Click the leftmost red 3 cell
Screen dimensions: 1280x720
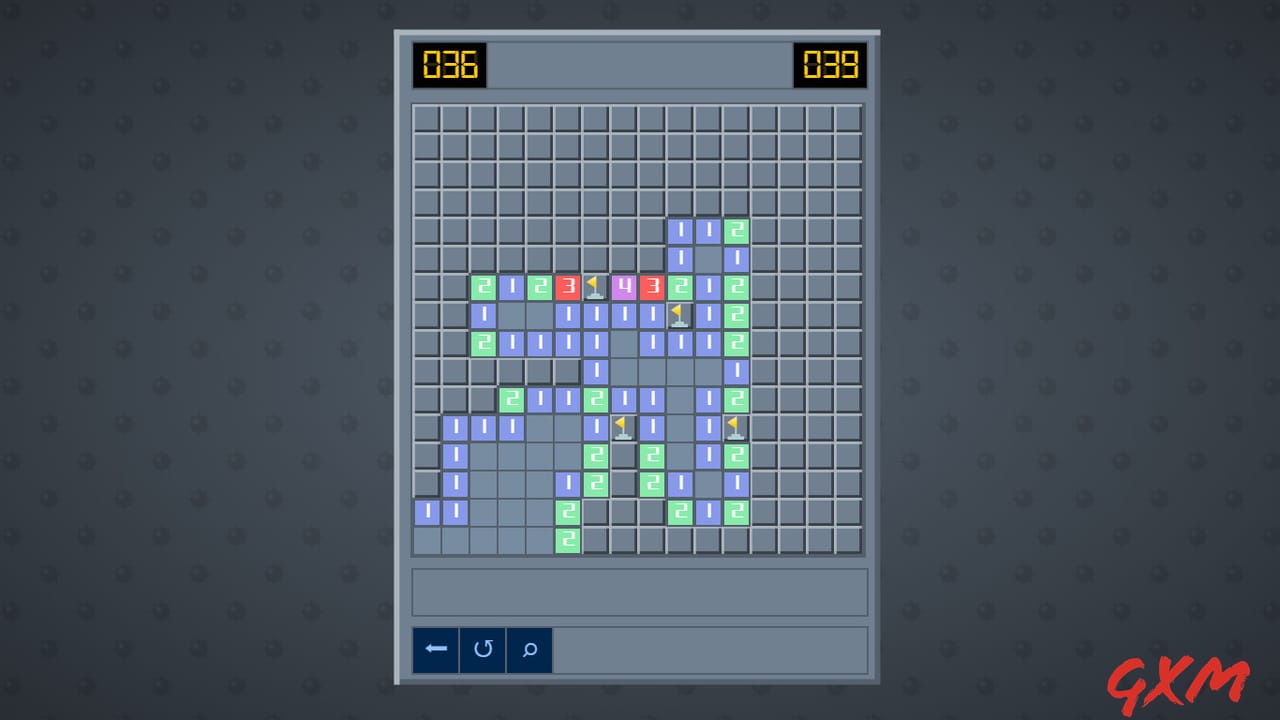pos(567,287)
